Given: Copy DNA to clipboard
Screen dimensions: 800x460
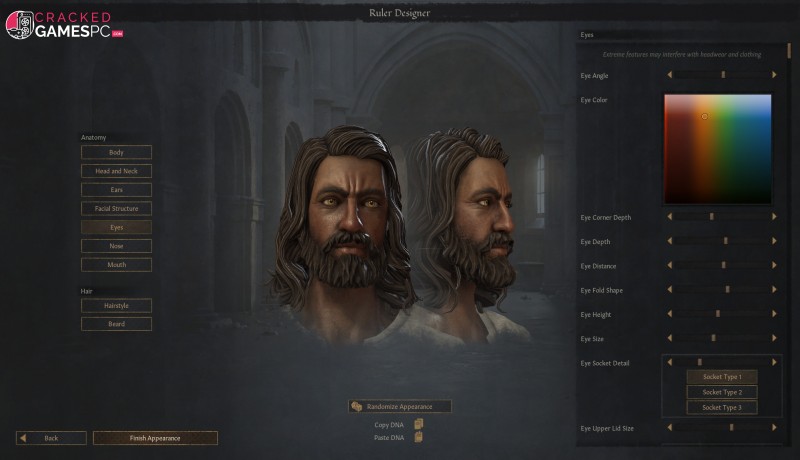Looking at the screenshot, I should [x=419, y=424].
